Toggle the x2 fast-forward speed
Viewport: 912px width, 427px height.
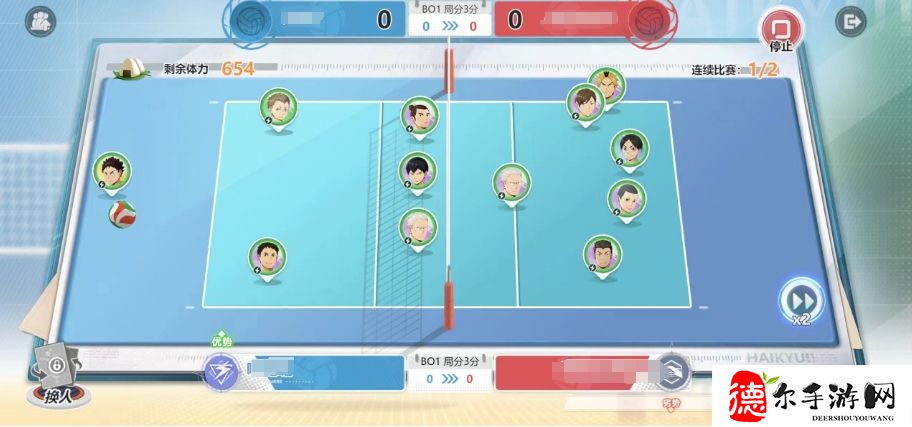point(801,300)
